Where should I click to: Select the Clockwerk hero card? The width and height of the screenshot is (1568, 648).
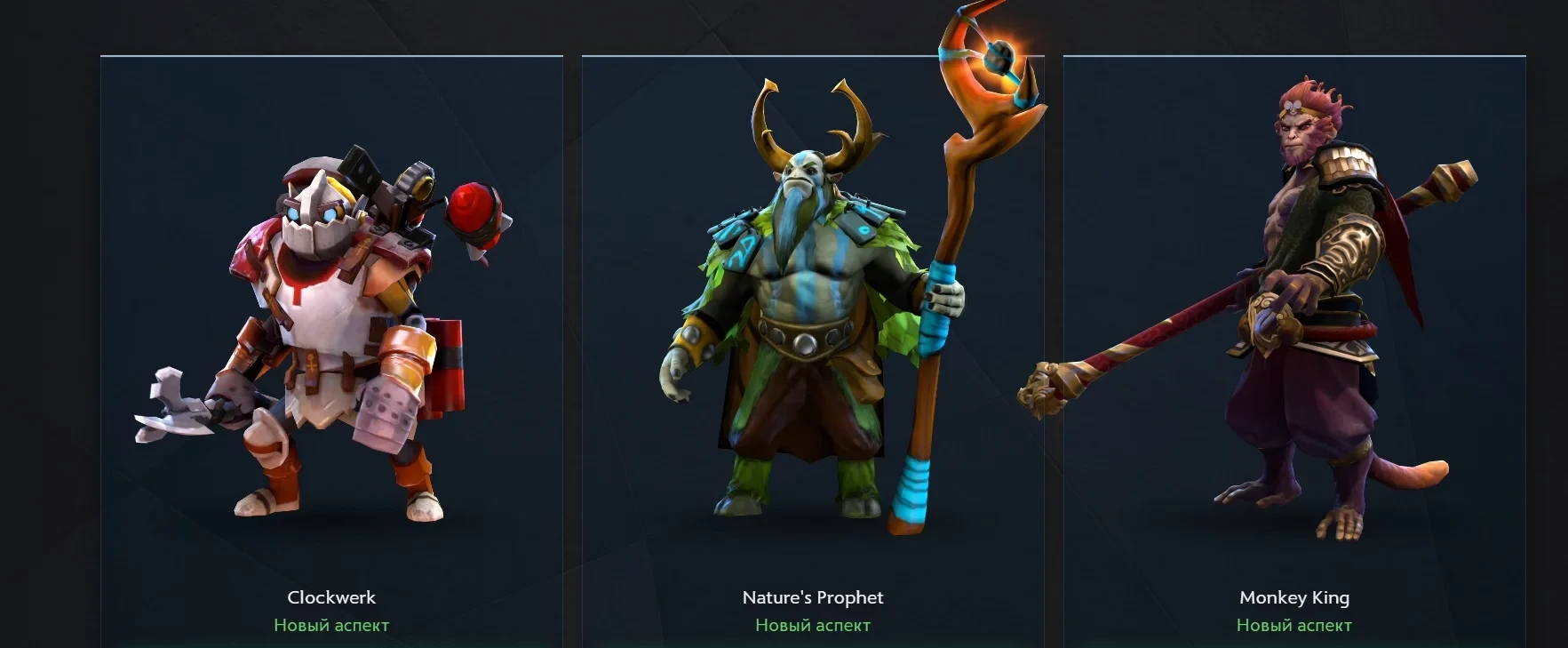click(331, 356)
